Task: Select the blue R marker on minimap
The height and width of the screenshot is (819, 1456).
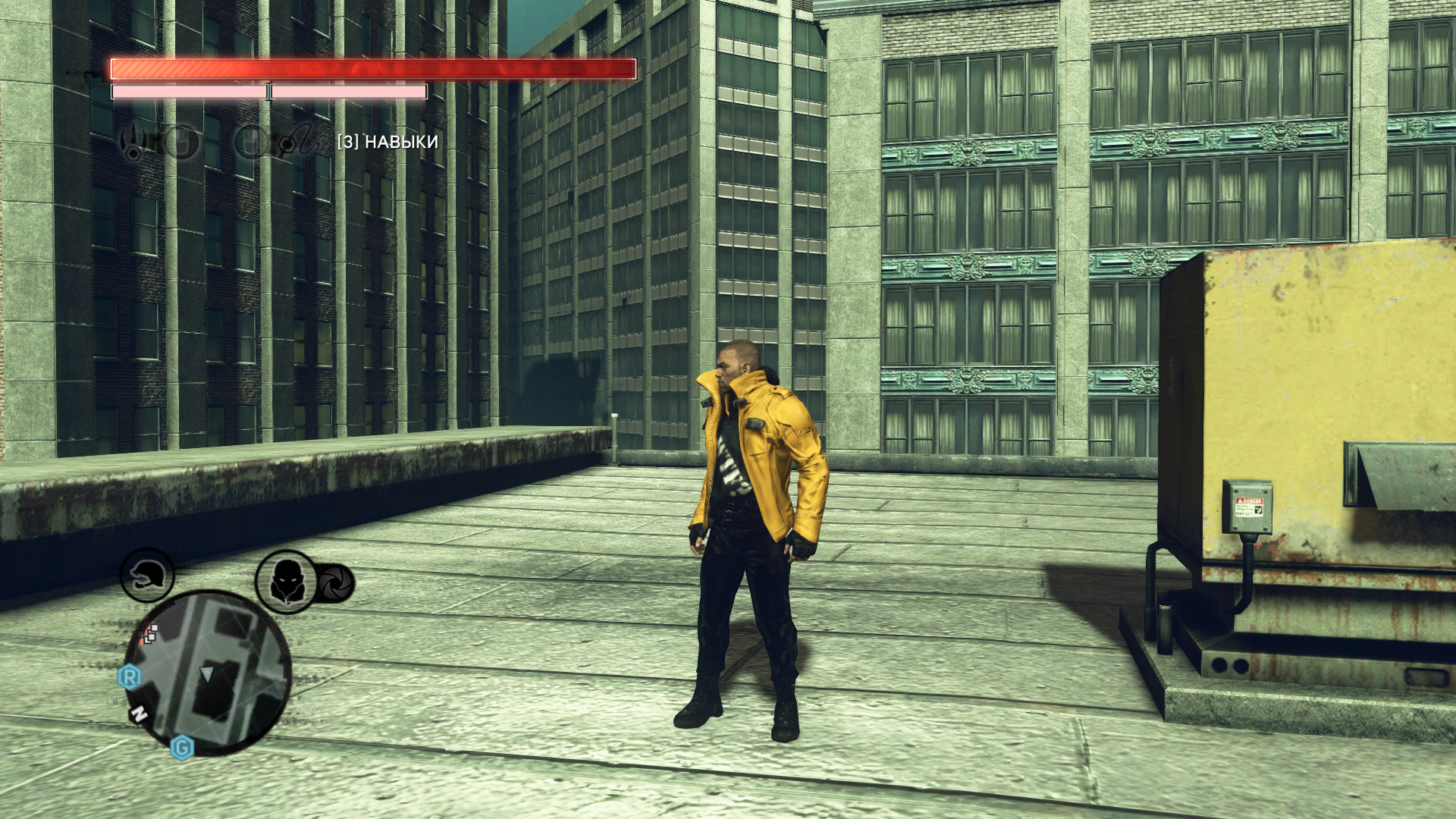Action: (x=130, y=676)
